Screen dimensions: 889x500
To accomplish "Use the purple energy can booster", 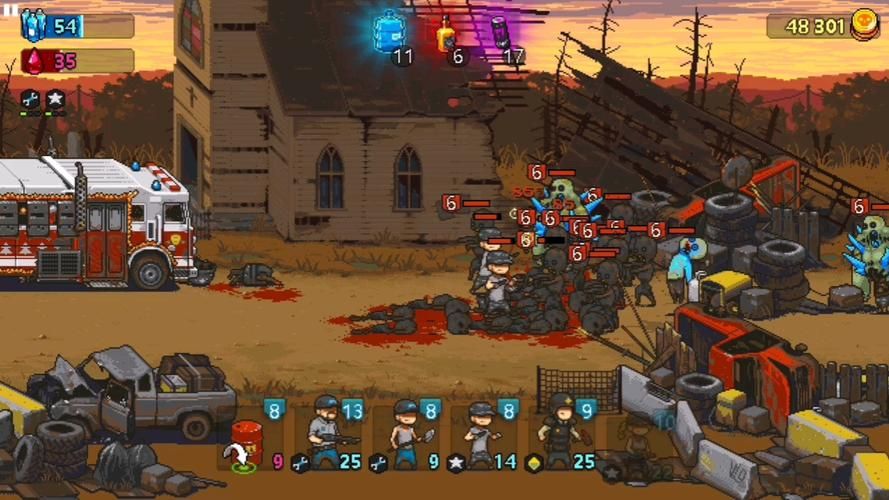I will tap(500, 32).
